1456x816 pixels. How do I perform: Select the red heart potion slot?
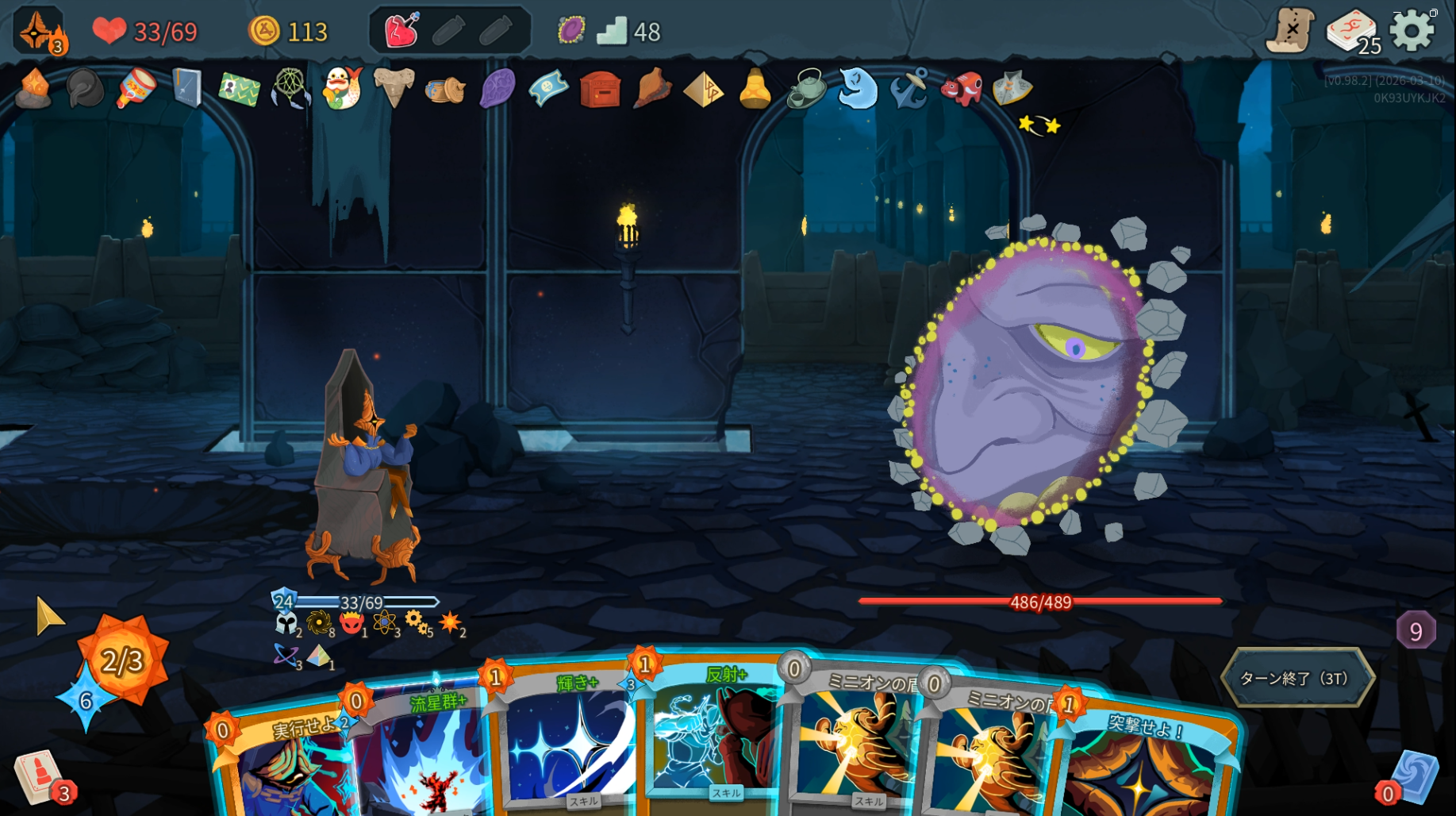(x=401, y=31)
